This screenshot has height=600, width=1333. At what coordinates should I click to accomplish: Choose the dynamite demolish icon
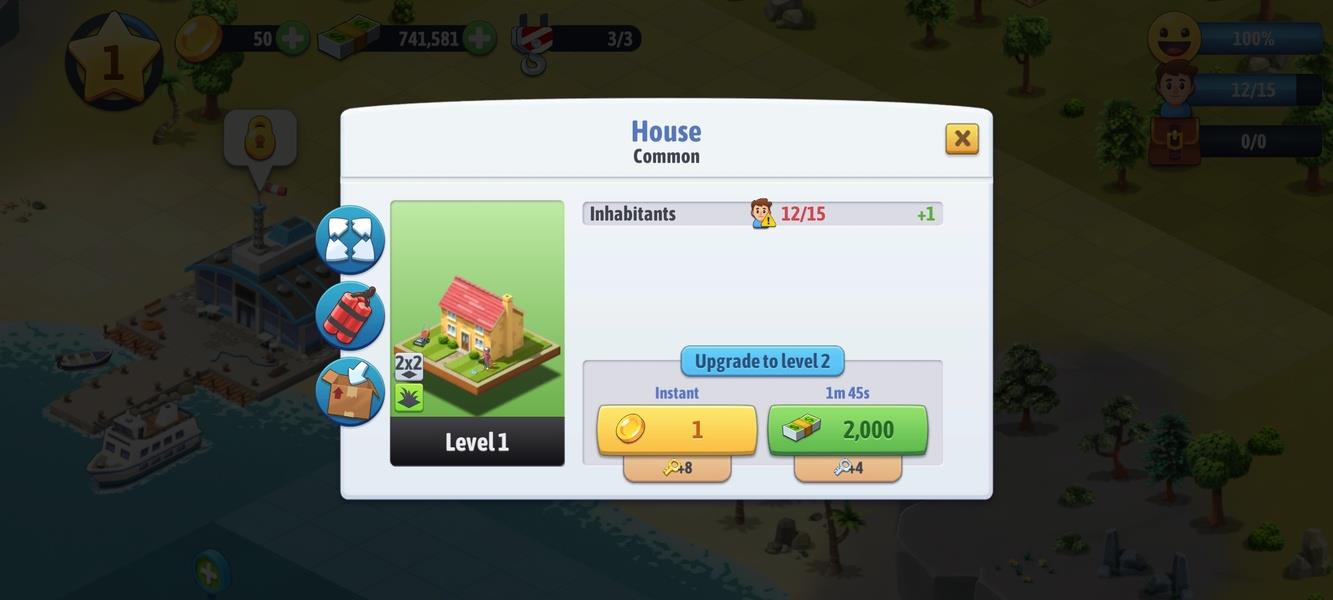coord(350,315)
